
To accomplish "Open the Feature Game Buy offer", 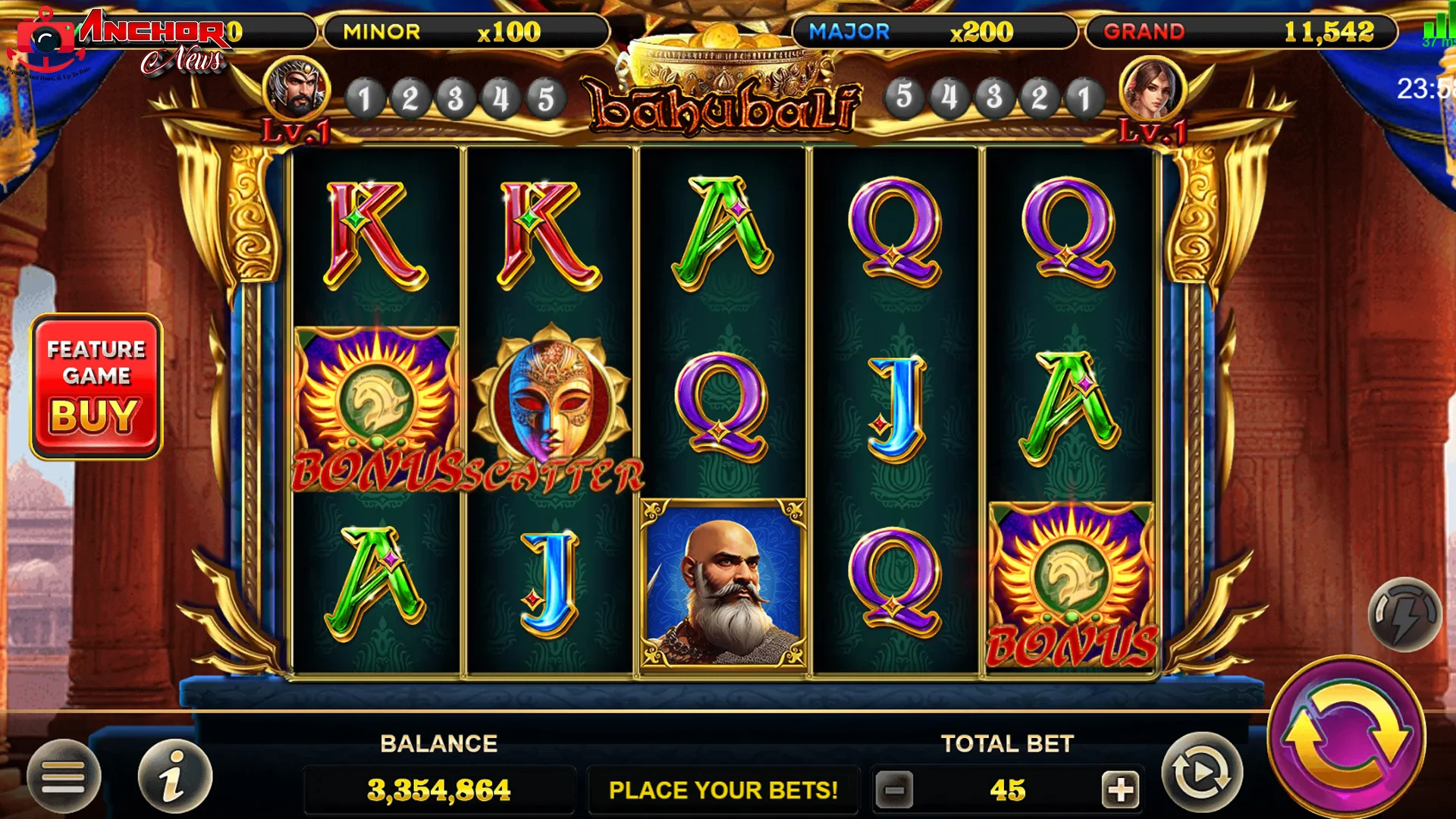I will (96, 387).
